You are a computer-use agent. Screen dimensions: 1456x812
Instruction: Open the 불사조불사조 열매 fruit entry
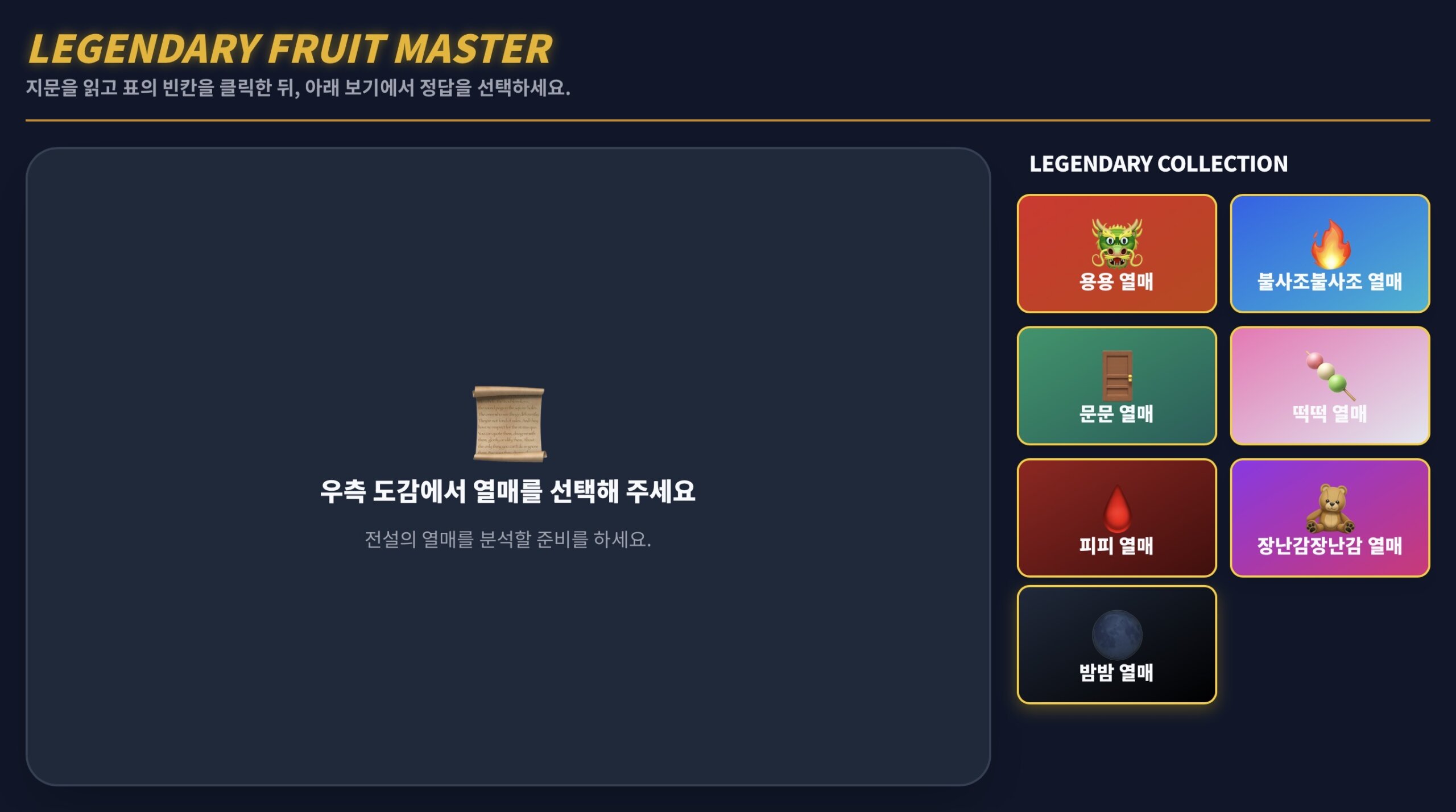click(x=1329, y=254)
